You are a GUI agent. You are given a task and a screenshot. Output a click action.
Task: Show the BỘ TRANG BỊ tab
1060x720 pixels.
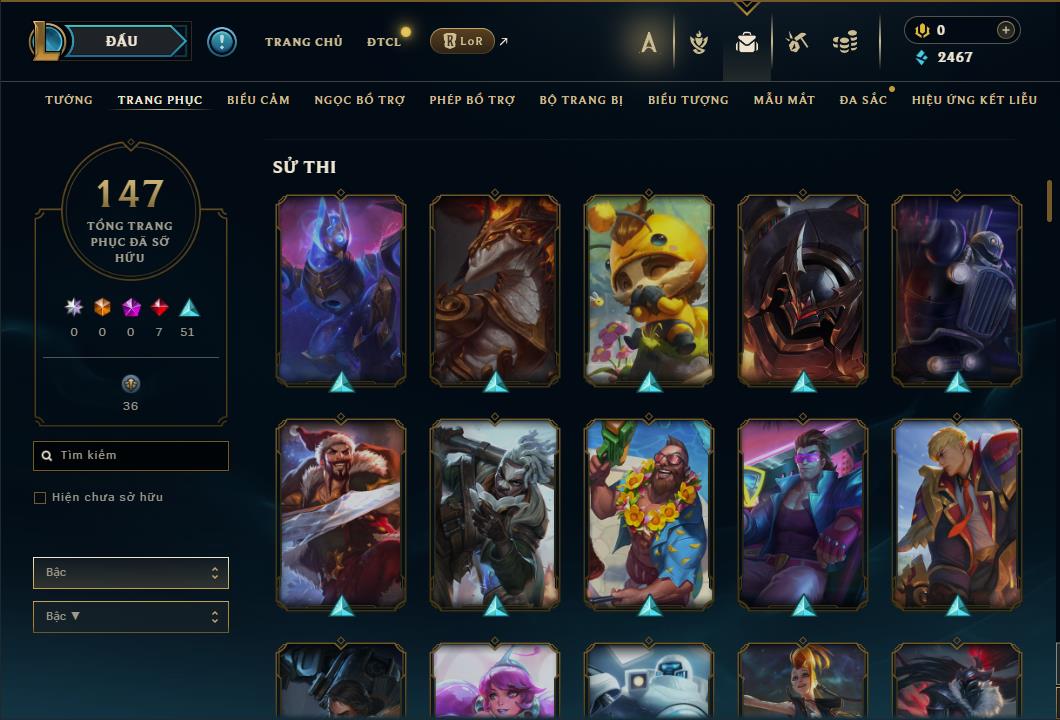pos(581,100)
